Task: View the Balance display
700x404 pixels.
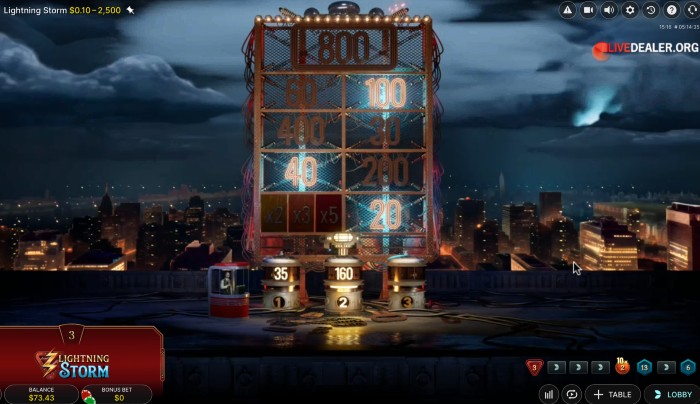Action: (x=42, y=394)
